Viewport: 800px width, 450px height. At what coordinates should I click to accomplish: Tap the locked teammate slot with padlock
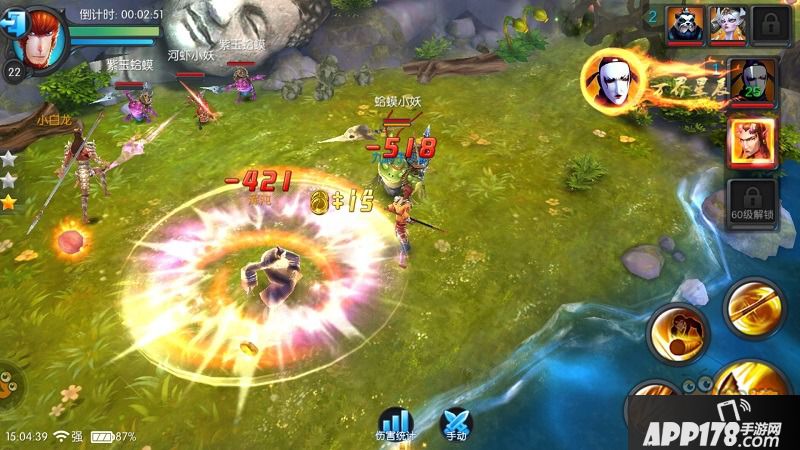768,23
